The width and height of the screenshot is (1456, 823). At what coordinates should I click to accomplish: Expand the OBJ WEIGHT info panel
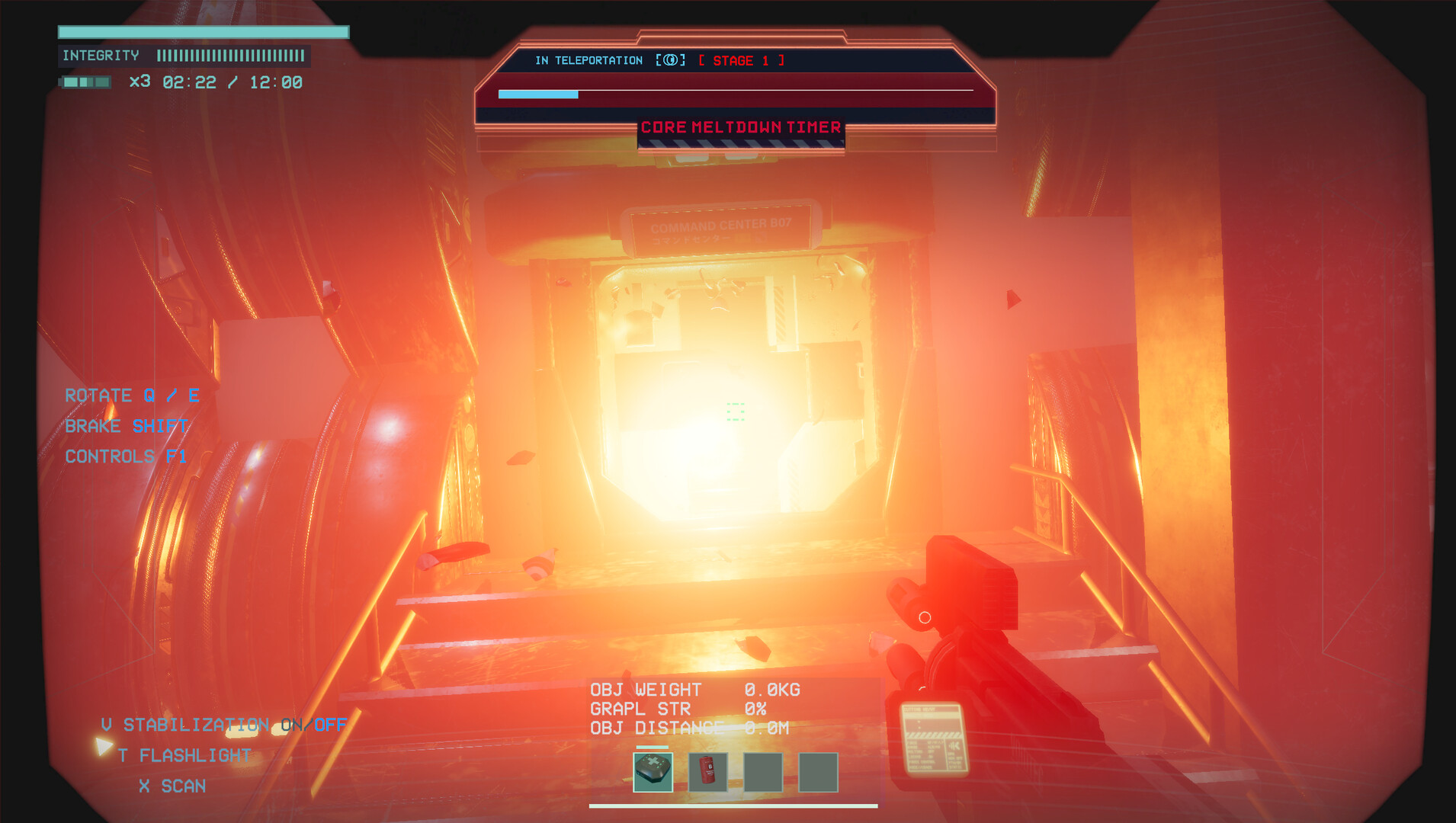point(695,689)
